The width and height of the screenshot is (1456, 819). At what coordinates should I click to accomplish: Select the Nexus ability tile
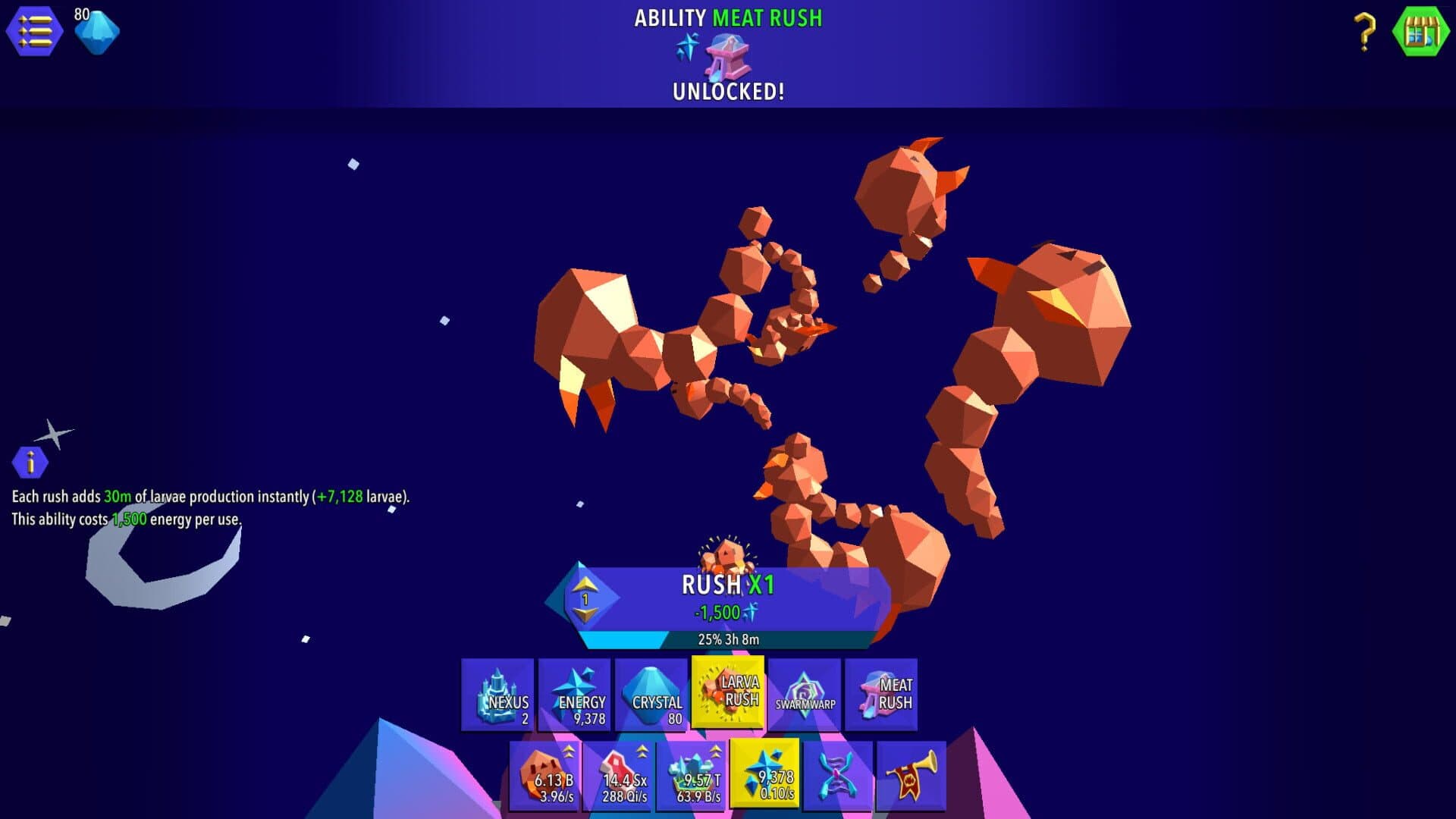click(498, 695)
